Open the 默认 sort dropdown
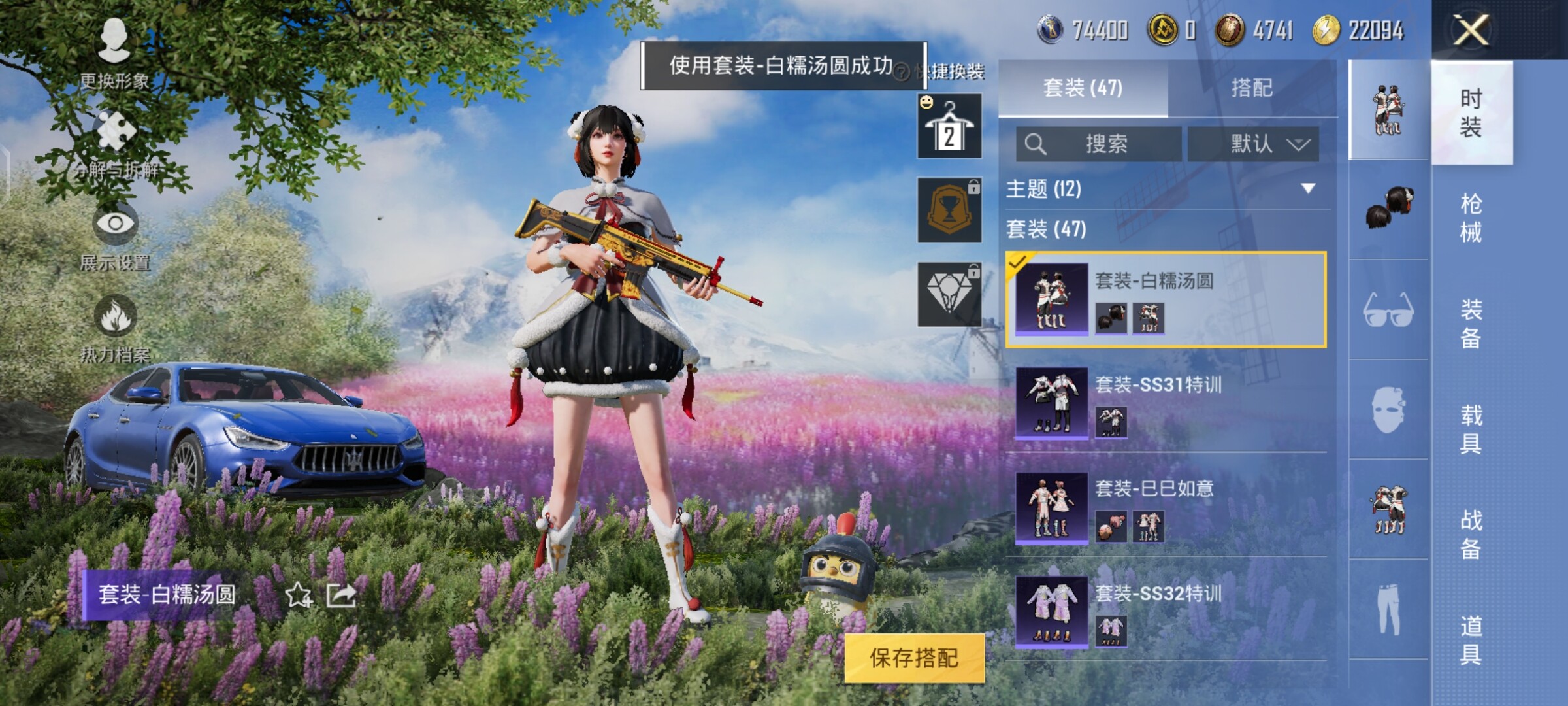 [1253, 144]
